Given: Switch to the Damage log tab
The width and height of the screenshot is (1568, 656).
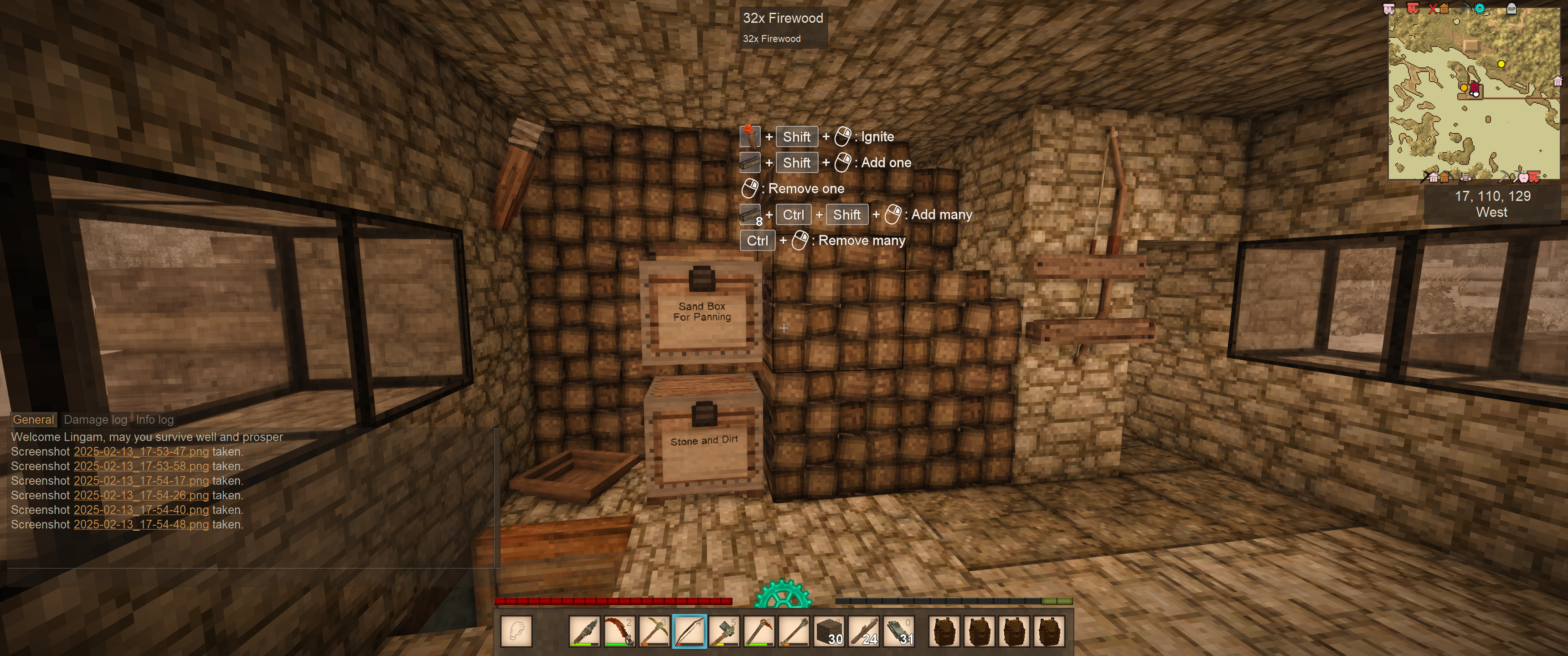Looking at the screenshot, I should (x=96, y=419).
